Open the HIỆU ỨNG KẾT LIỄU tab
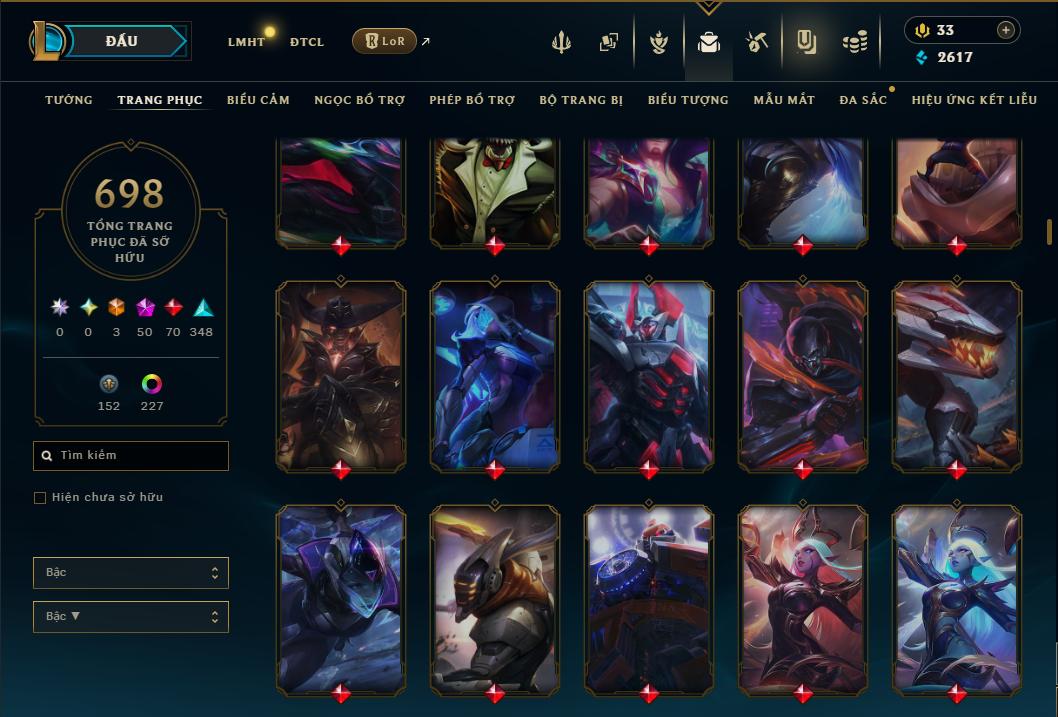 click(974, 100)
